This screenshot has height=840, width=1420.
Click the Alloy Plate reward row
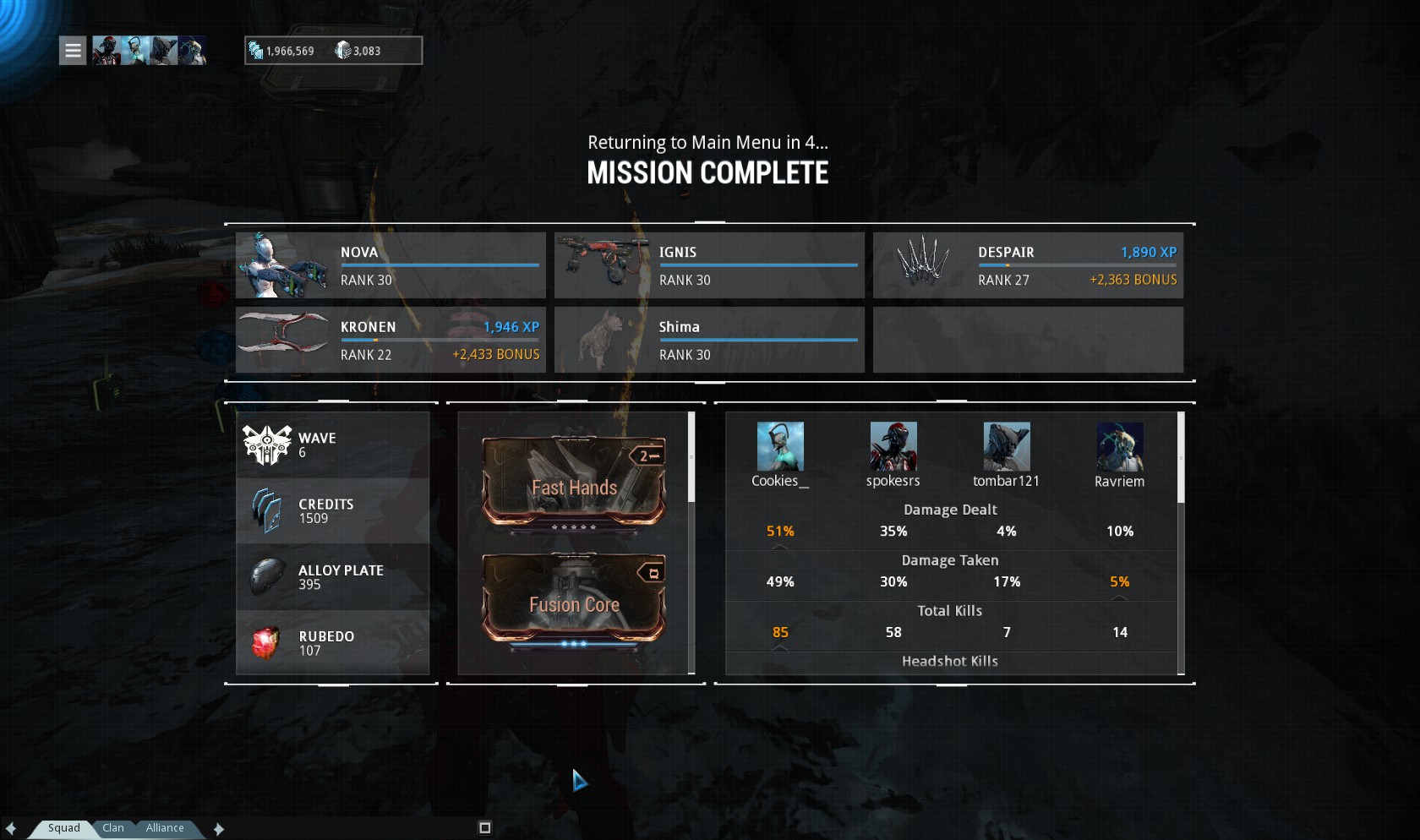click(333, 577)
